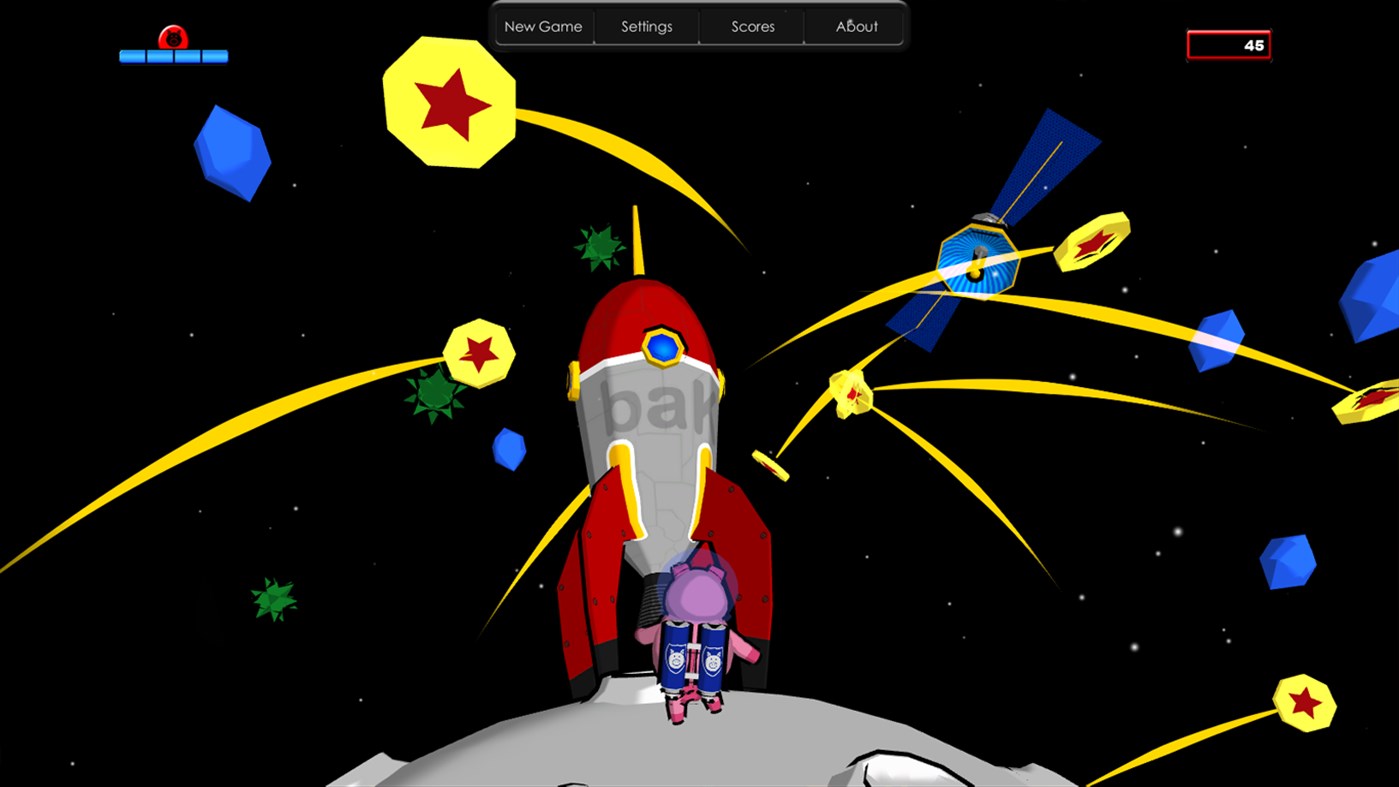
Task: Open the New Game menu
Action: point(543,26)
